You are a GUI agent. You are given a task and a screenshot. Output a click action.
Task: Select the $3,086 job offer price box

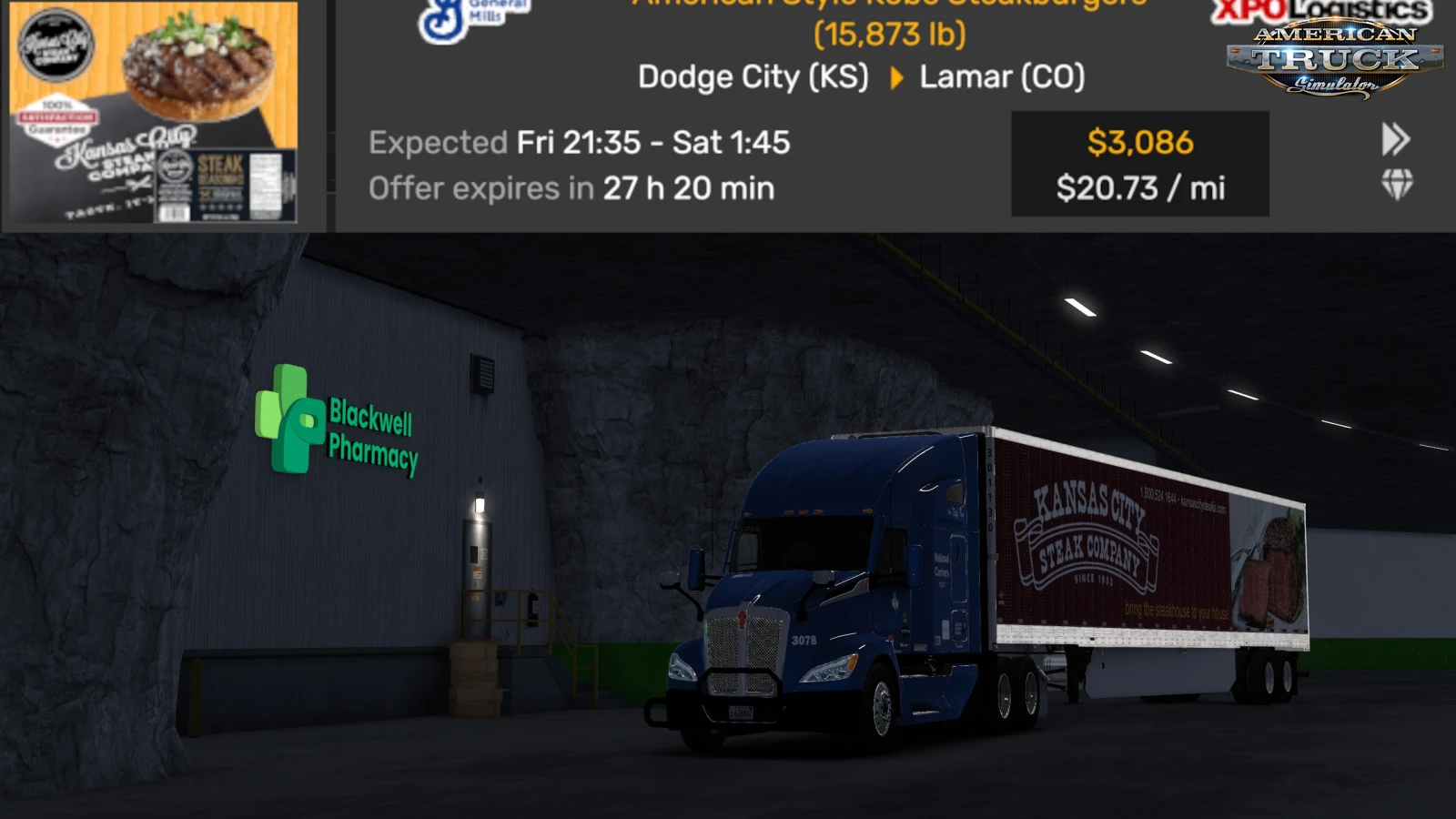(x=1139, y=164)
